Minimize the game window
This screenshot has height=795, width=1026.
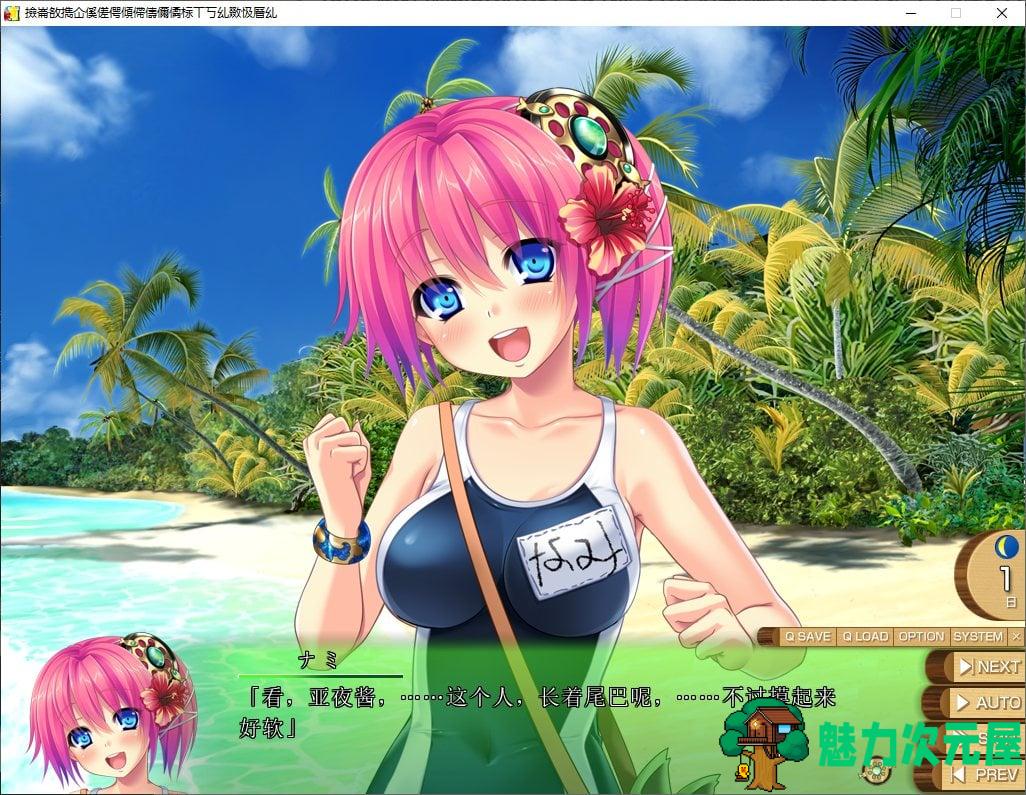[910, 13]
